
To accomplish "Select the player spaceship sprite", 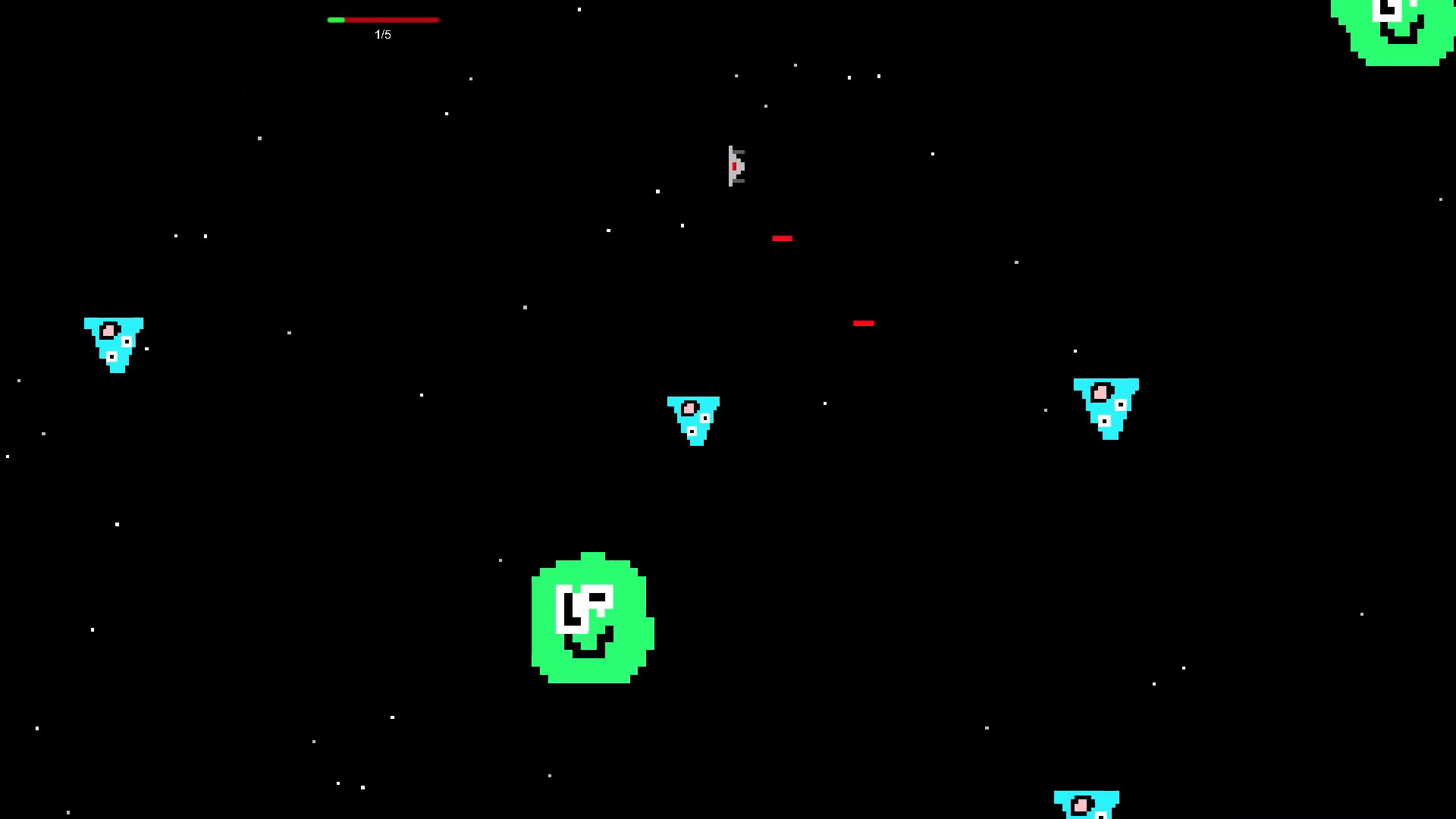I will (736, 167).
